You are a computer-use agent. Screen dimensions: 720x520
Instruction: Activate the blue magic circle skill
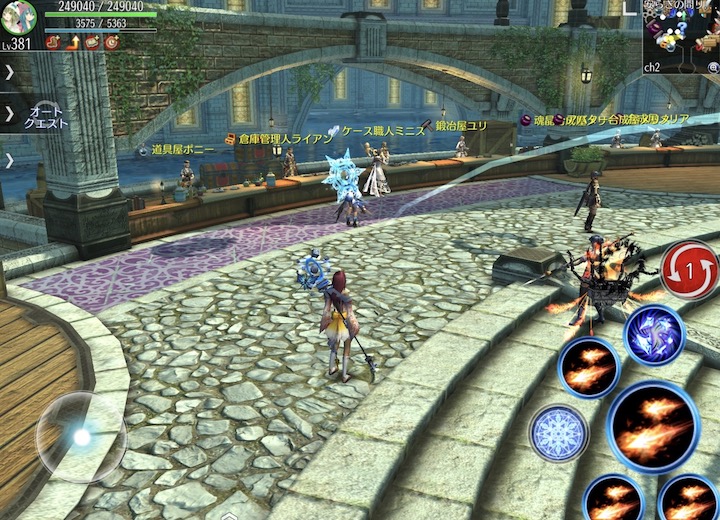point(558,433)
